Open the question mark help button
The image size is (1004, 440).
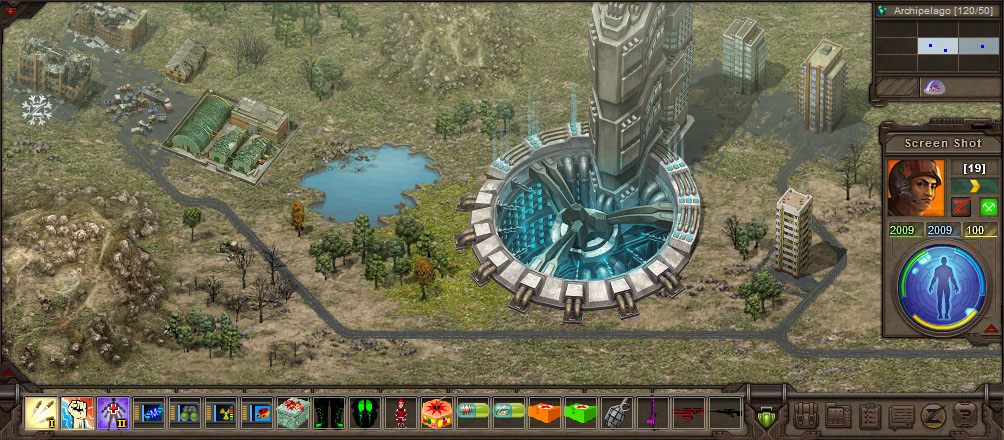click(965, 414)
